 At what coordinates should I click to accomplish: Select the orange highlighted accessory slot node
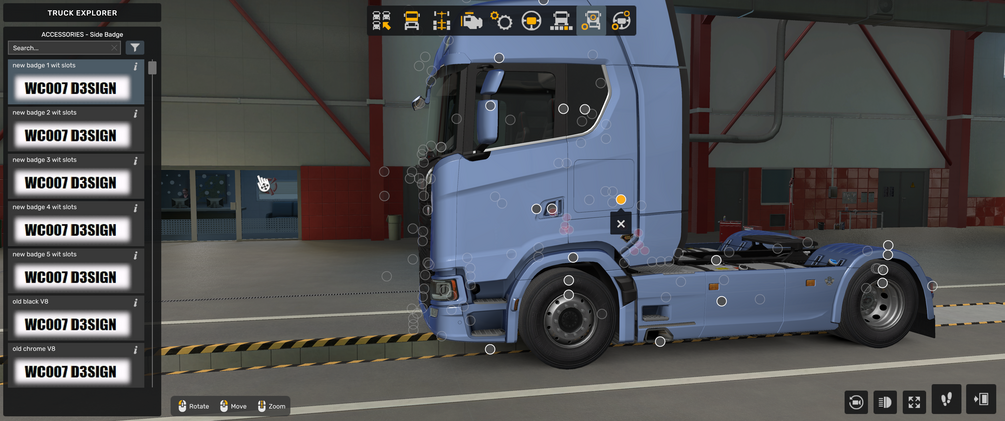point(621,200)
